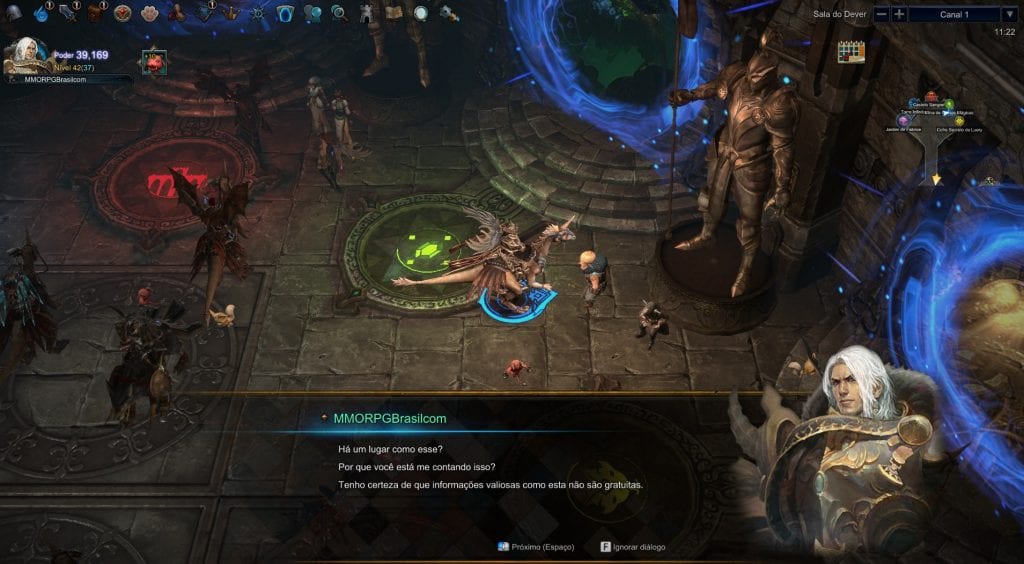Click the yellow Cofre Secreto map marker
The image size is (1024, 564).
click(959, 121)
